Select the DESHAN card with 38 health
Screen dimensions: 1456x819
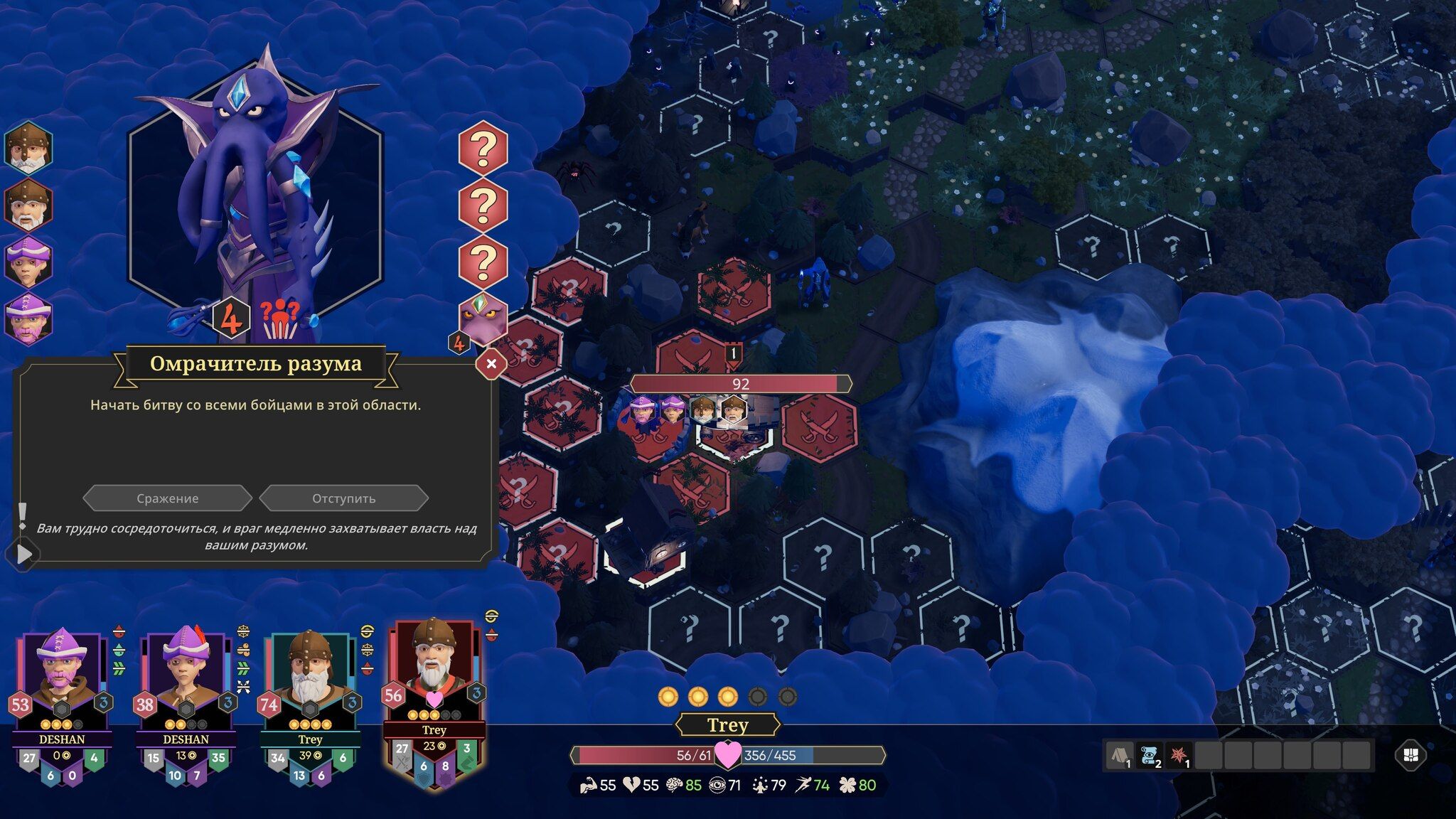point(186,681)
